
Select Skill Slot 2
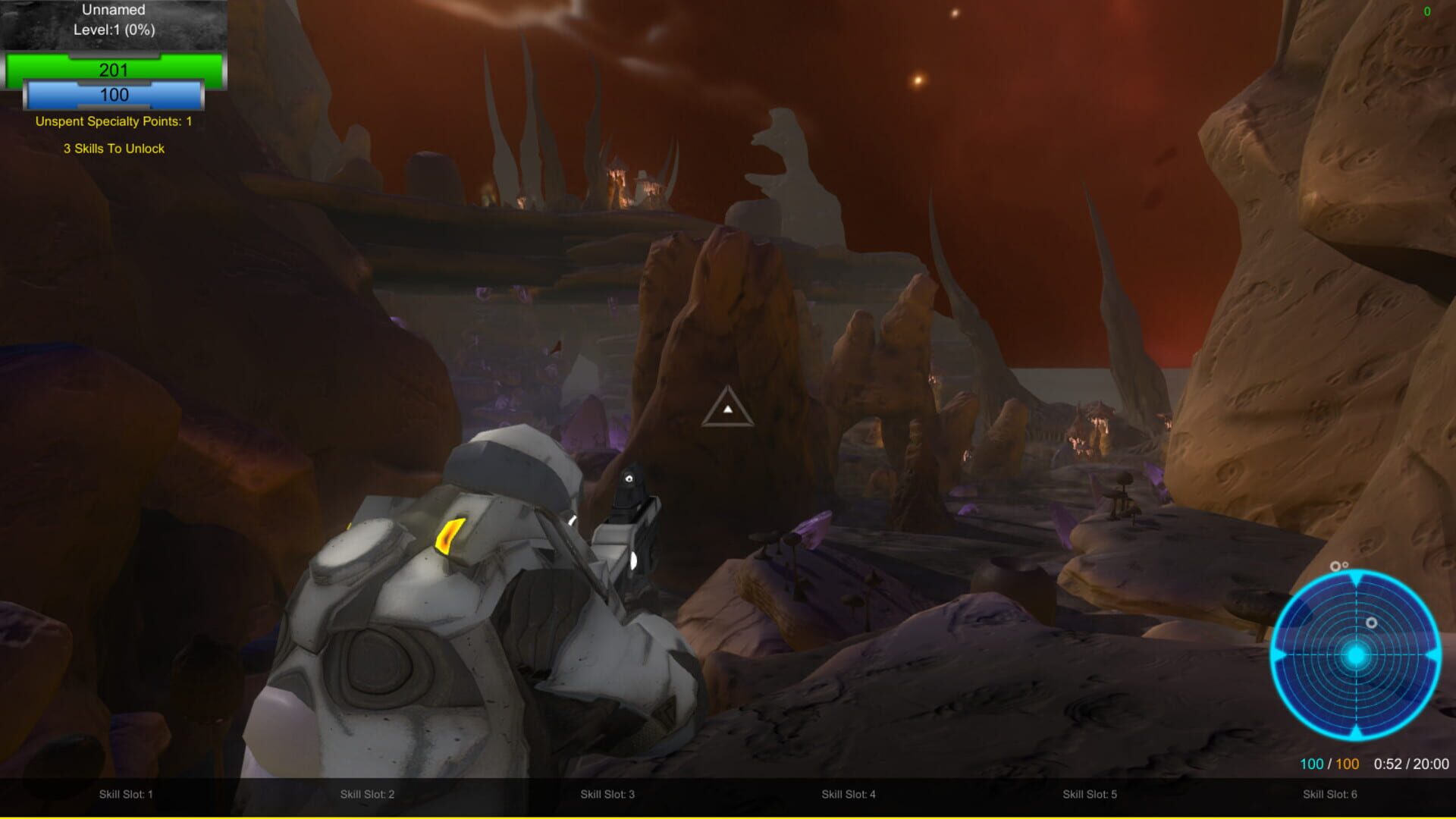click(x=367, y=795)
